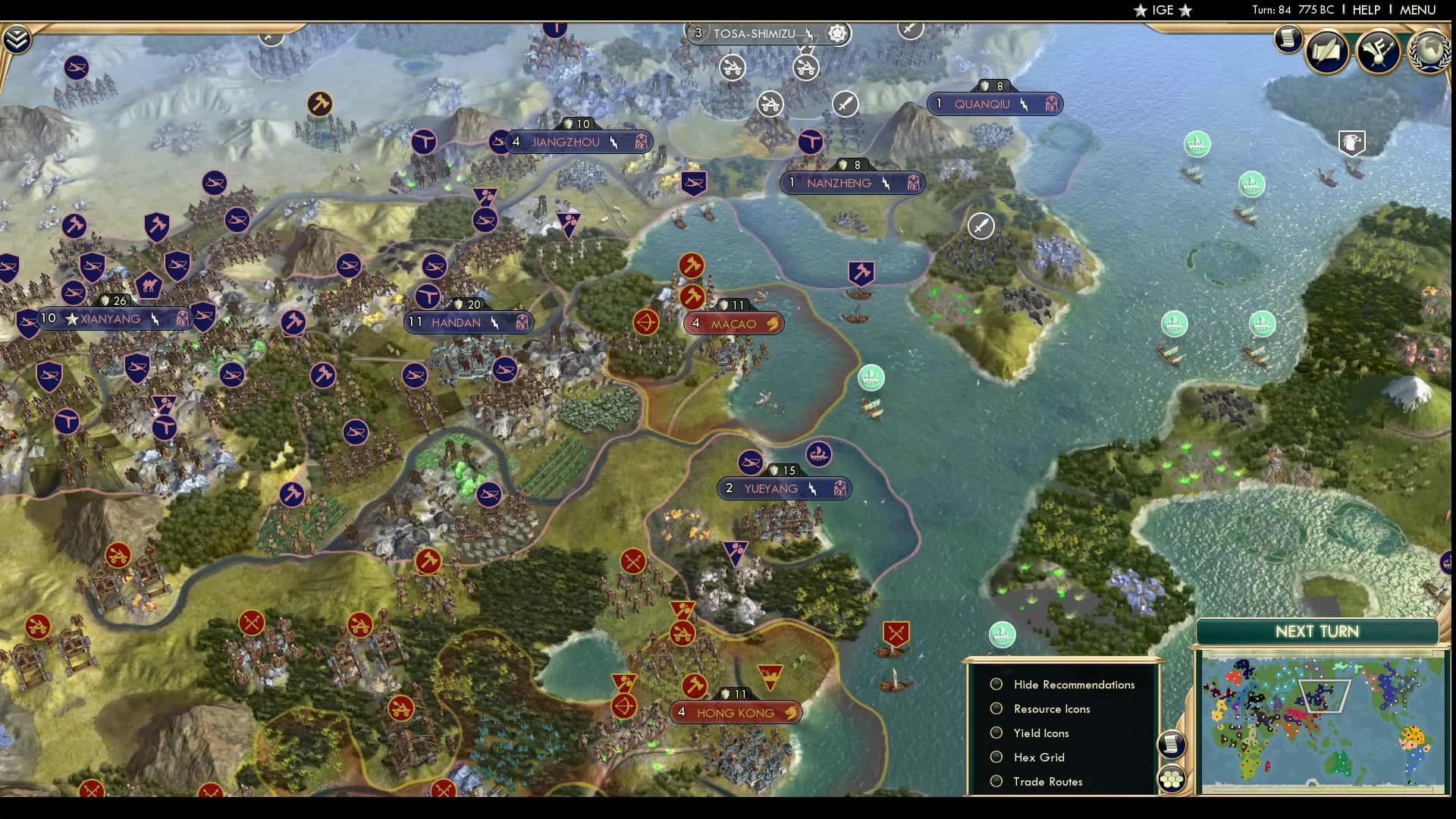
Task: Click the gear icon next to Tosa-Shimizu
Action: pyautogui.click(x=836, y=33)
